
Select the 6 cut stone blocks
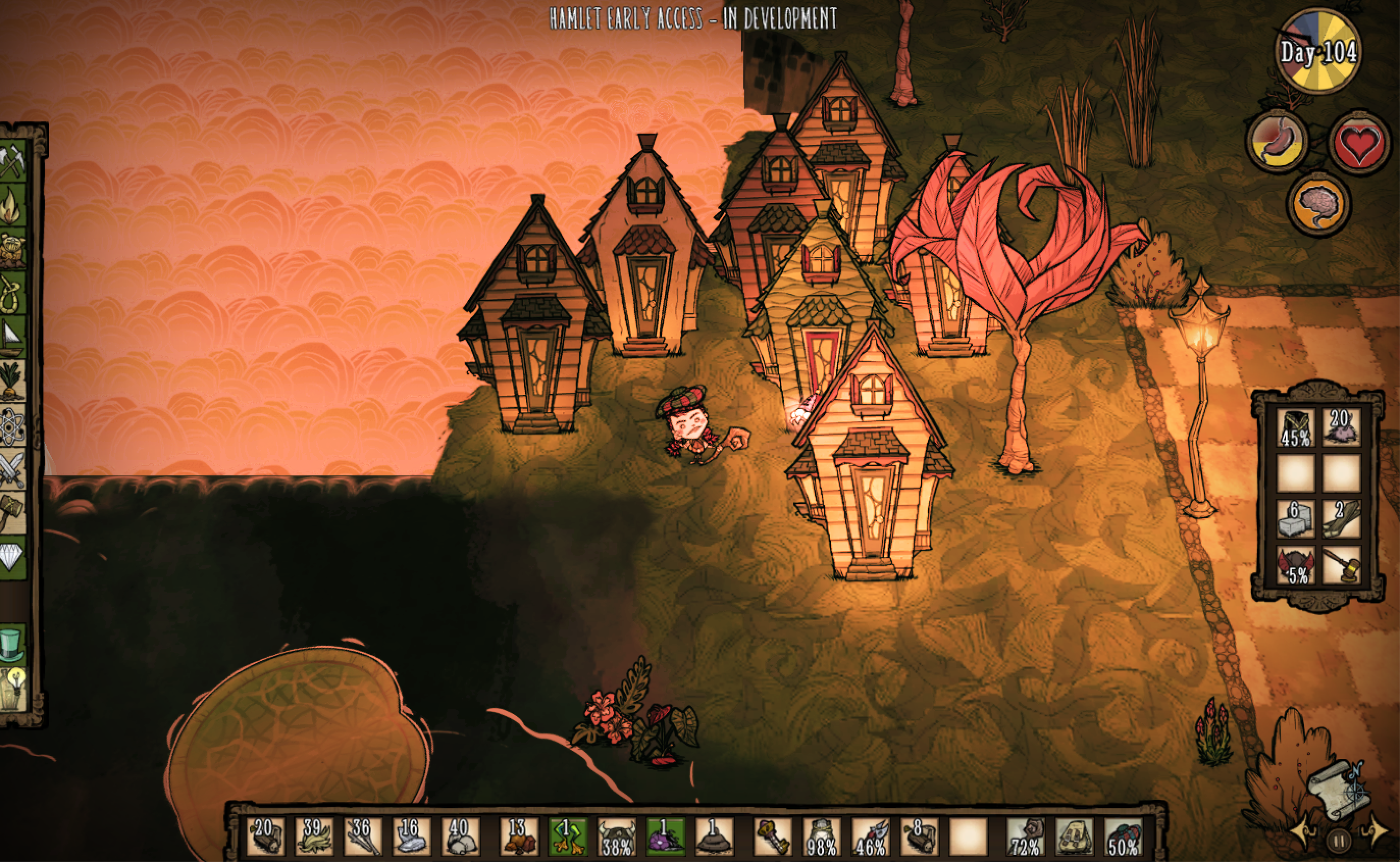1295,519
